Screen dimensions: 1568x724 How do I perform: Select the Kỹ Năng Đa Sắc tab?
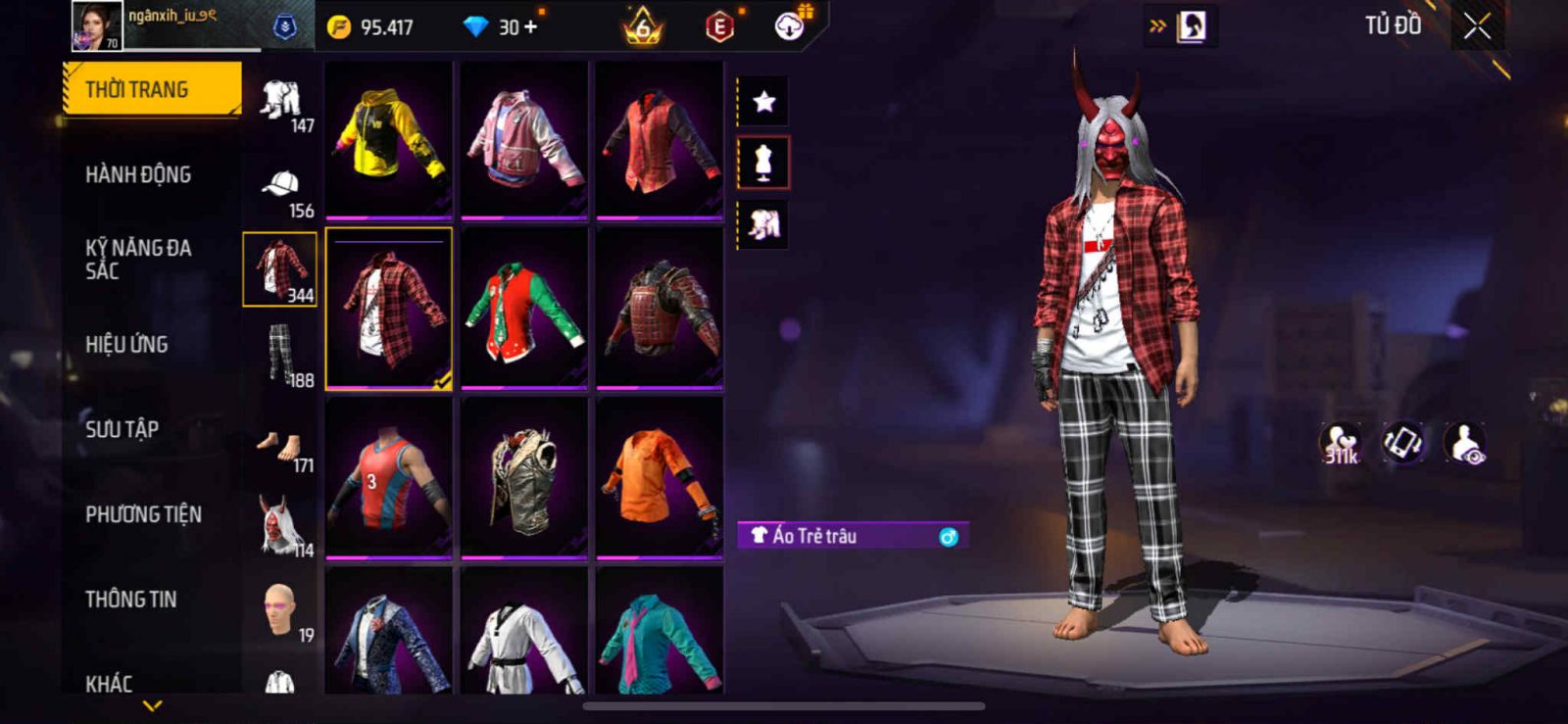[x=138, y=260]
